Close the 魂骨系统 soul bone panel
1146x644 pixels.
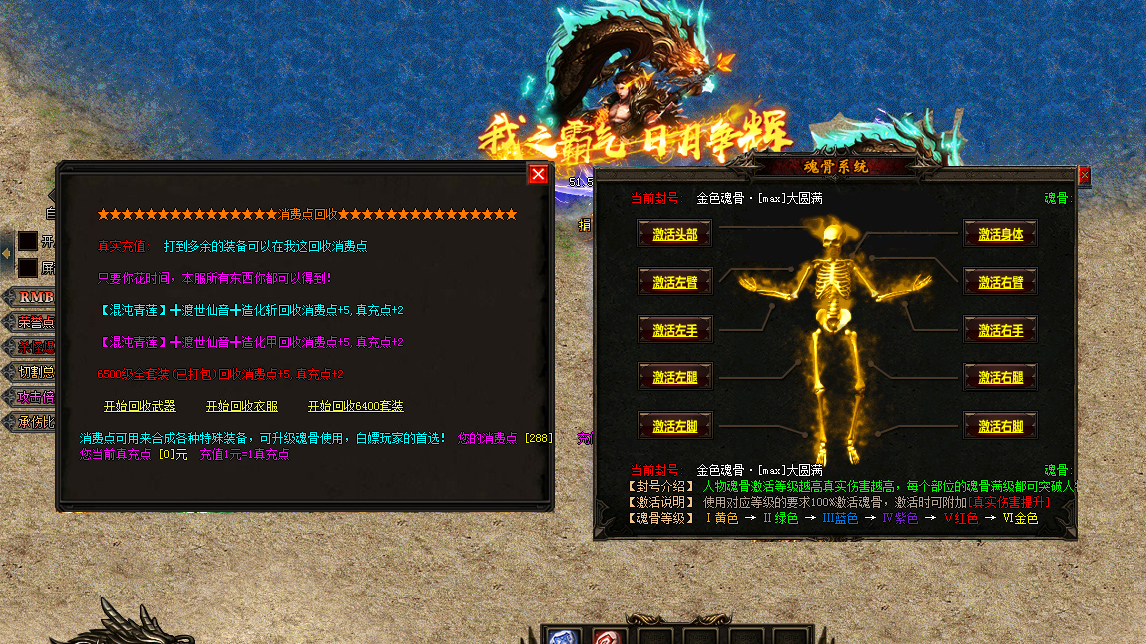1084,175
